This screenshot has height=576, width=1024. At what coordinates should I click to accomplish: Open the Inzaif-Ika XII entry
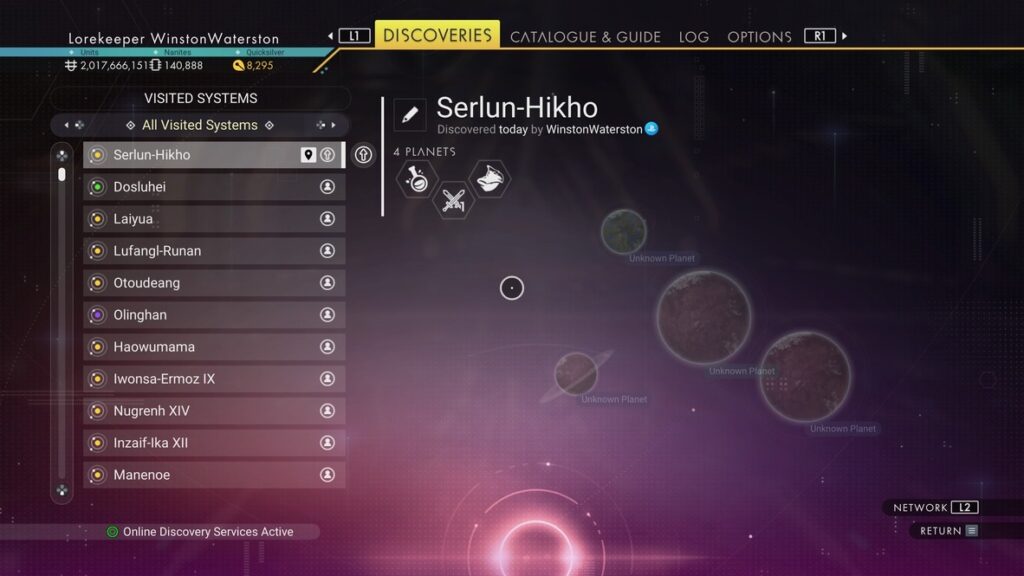point(214,443)
